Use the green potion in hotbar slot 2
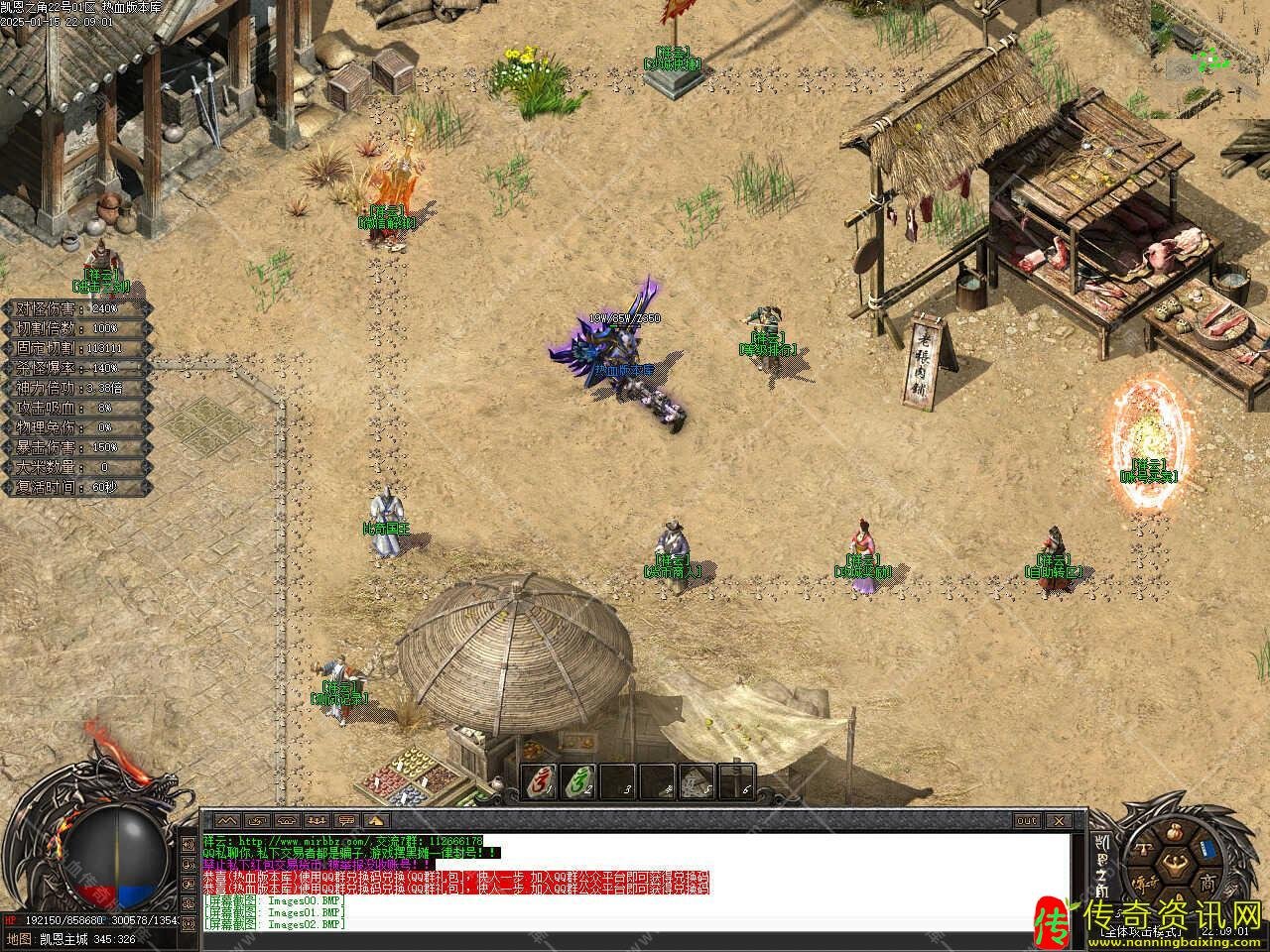Viewport: 1270px width, 952px height. [578, 782]
